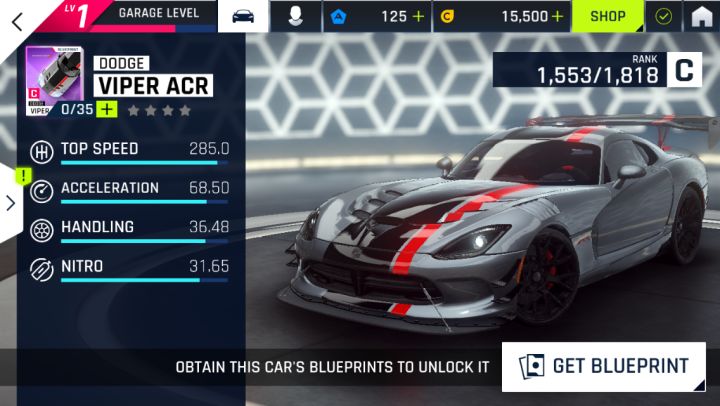720x406 pixels.
Task: Add more credits
Action: pos(557,17)
